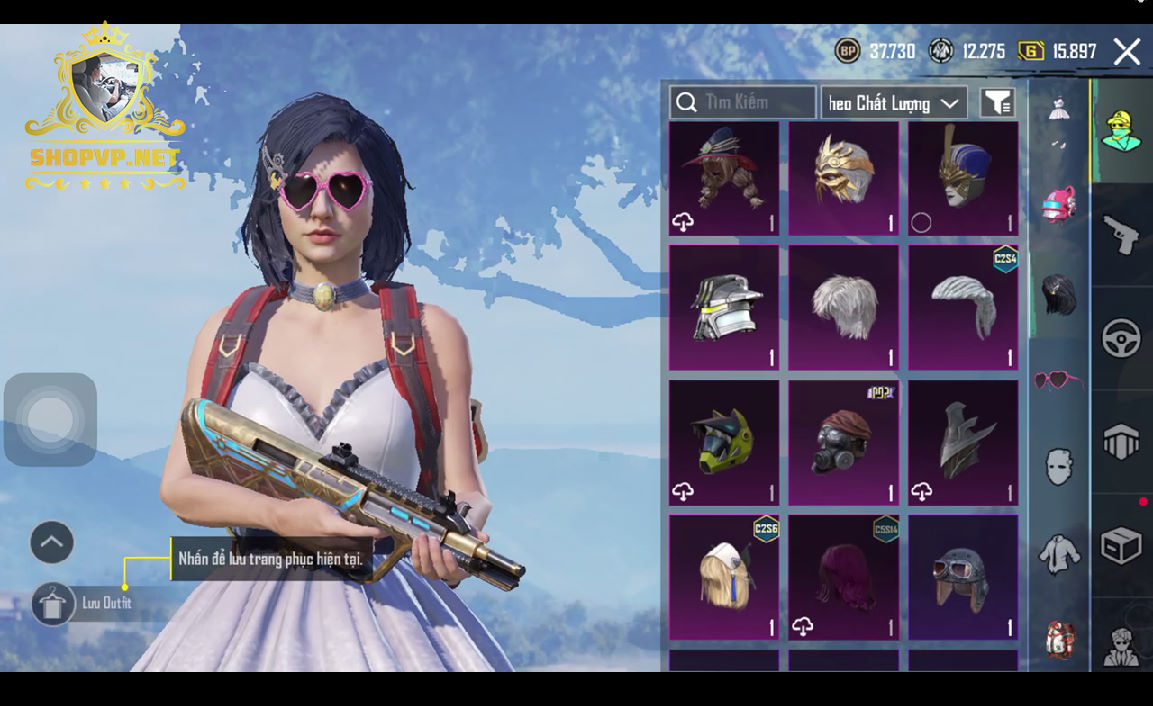This screenshot has width=1153, height=706.
Task: Choose the gas mask with red hood
Action: coord(843,442)
